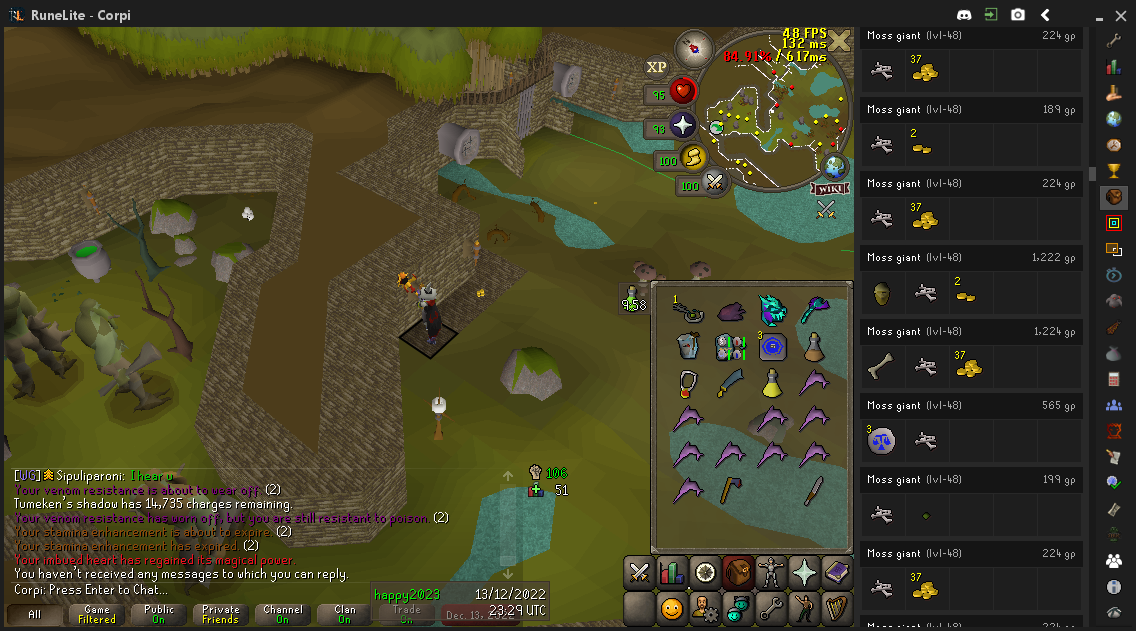Click the Wiki lookup banner
The height and width of the screenshot is (631, 1136).
830,188
